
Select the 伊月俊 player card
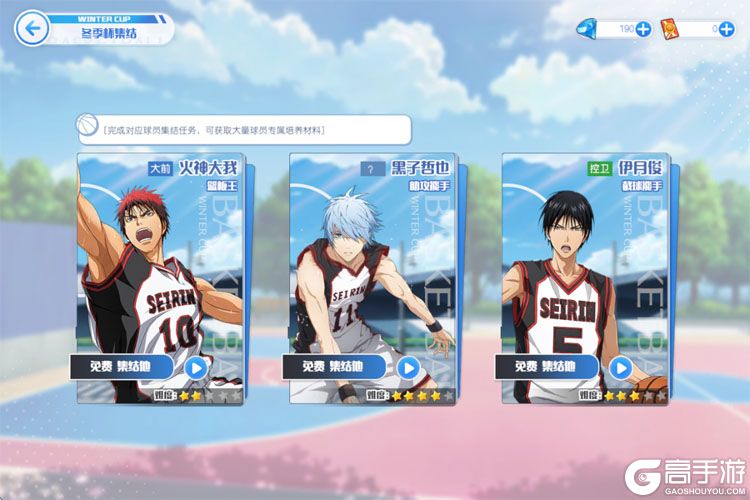[x=584, y=260]
